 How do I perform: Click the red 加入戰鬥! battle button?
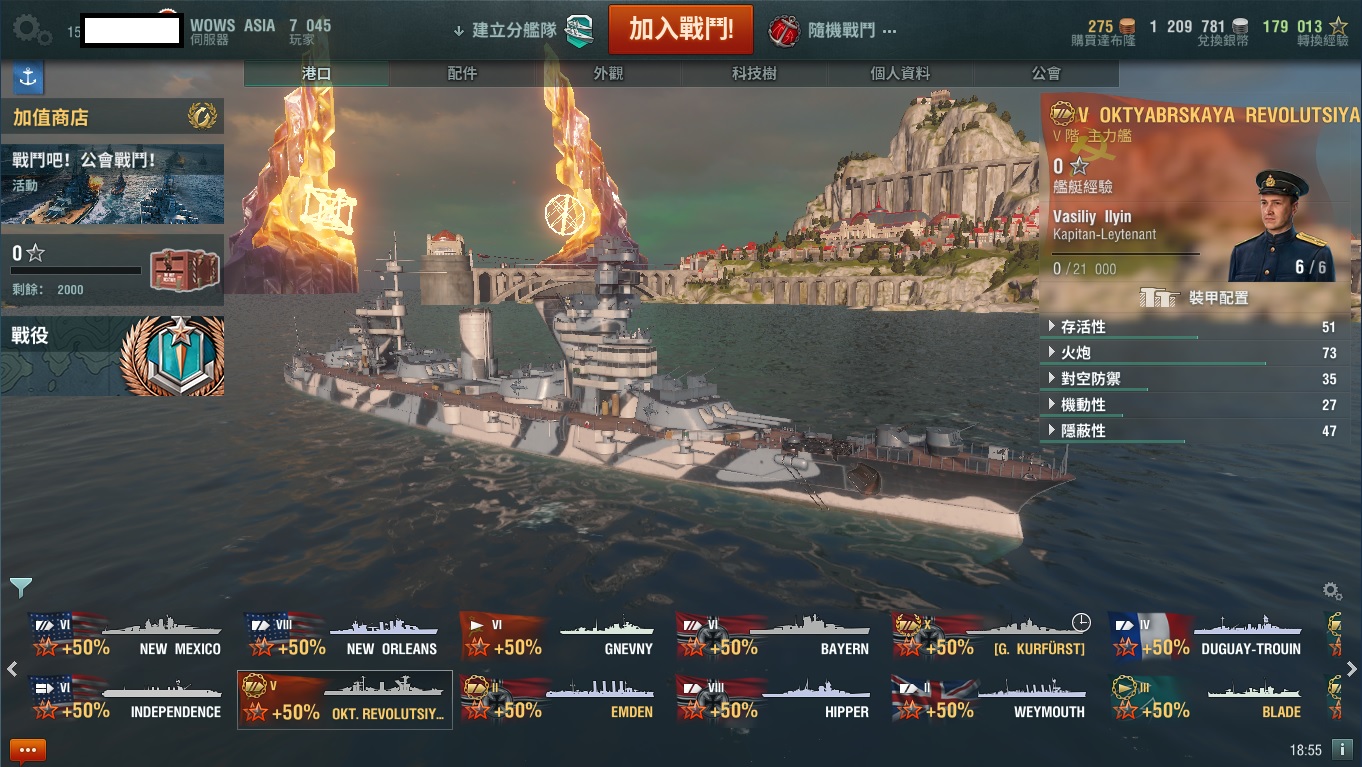point(680,29)
